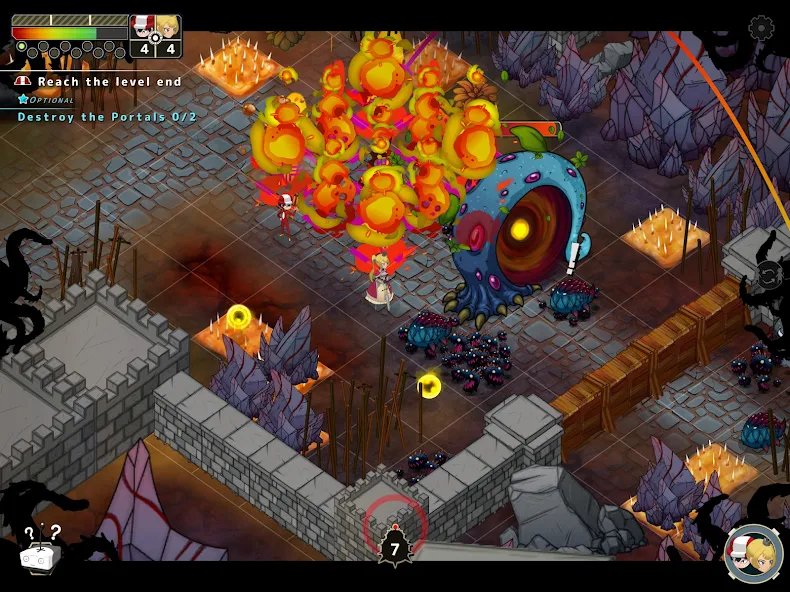Viewport: 790px width, 592px height.
Task: Open the settings gear icon
Action: point(761,28)
